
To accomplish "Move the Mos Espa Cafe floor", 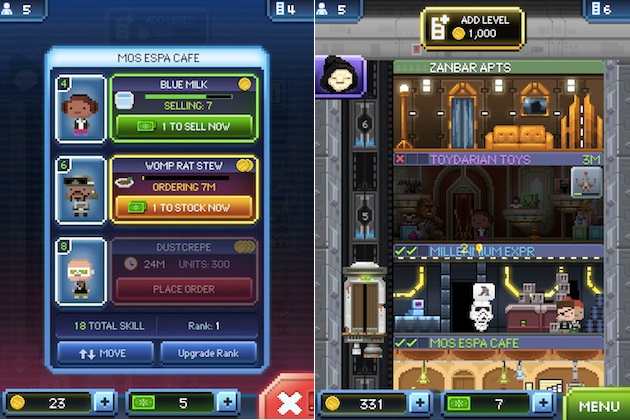I will pyautogui.click(x=105, y=353).
